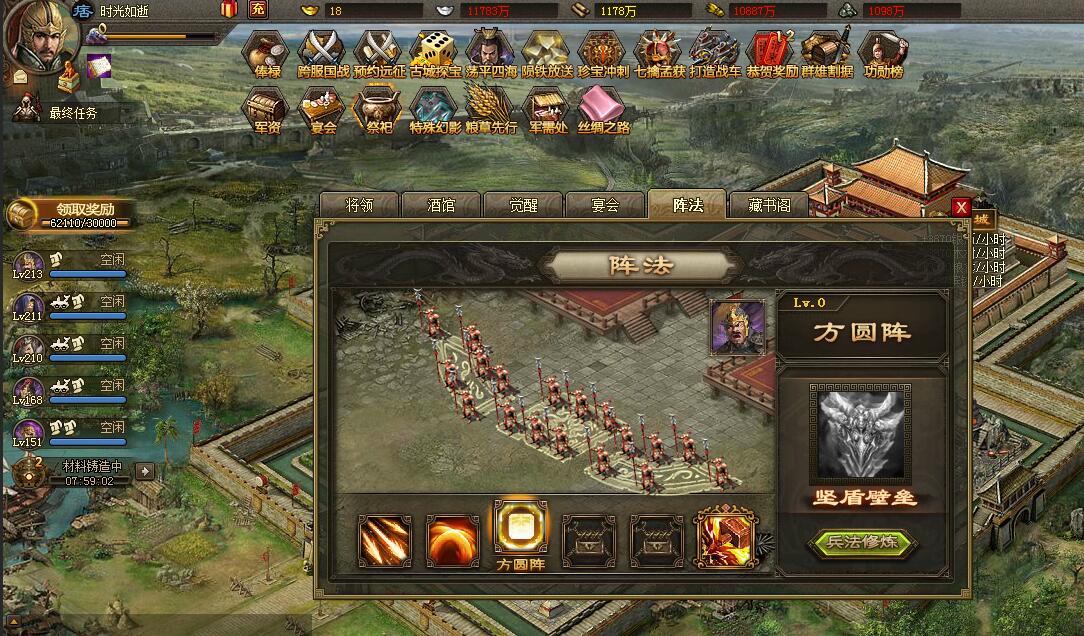Select the 方圆阵 formation icon
The width and height of the screenshot is (1084, 636).
(521, 526)
